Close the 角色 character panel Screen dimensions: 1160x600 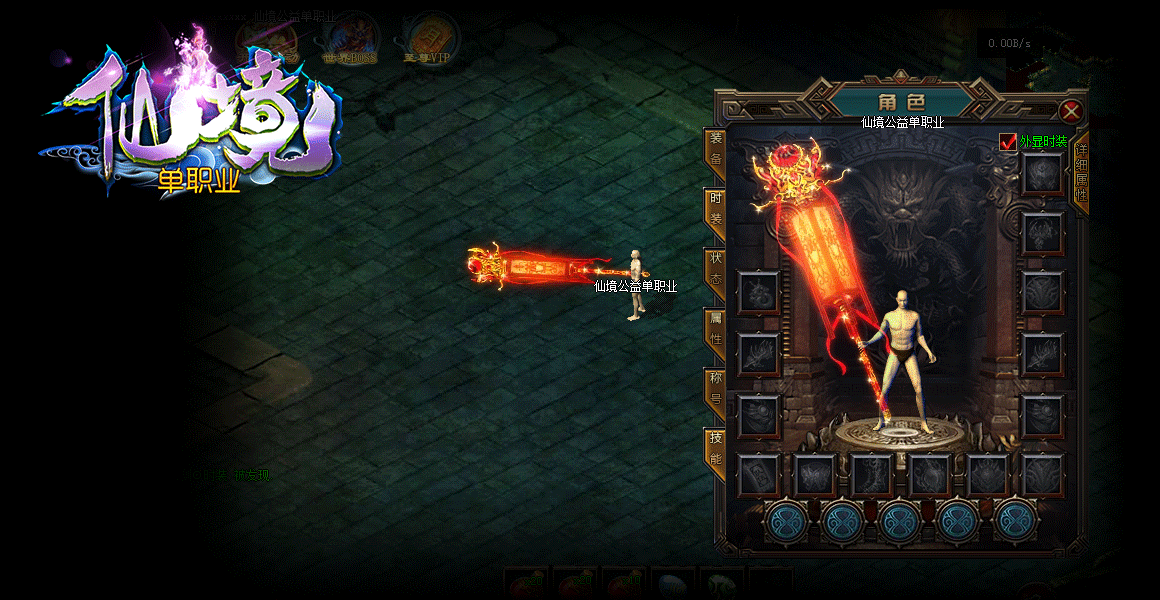coord(1071,111)
